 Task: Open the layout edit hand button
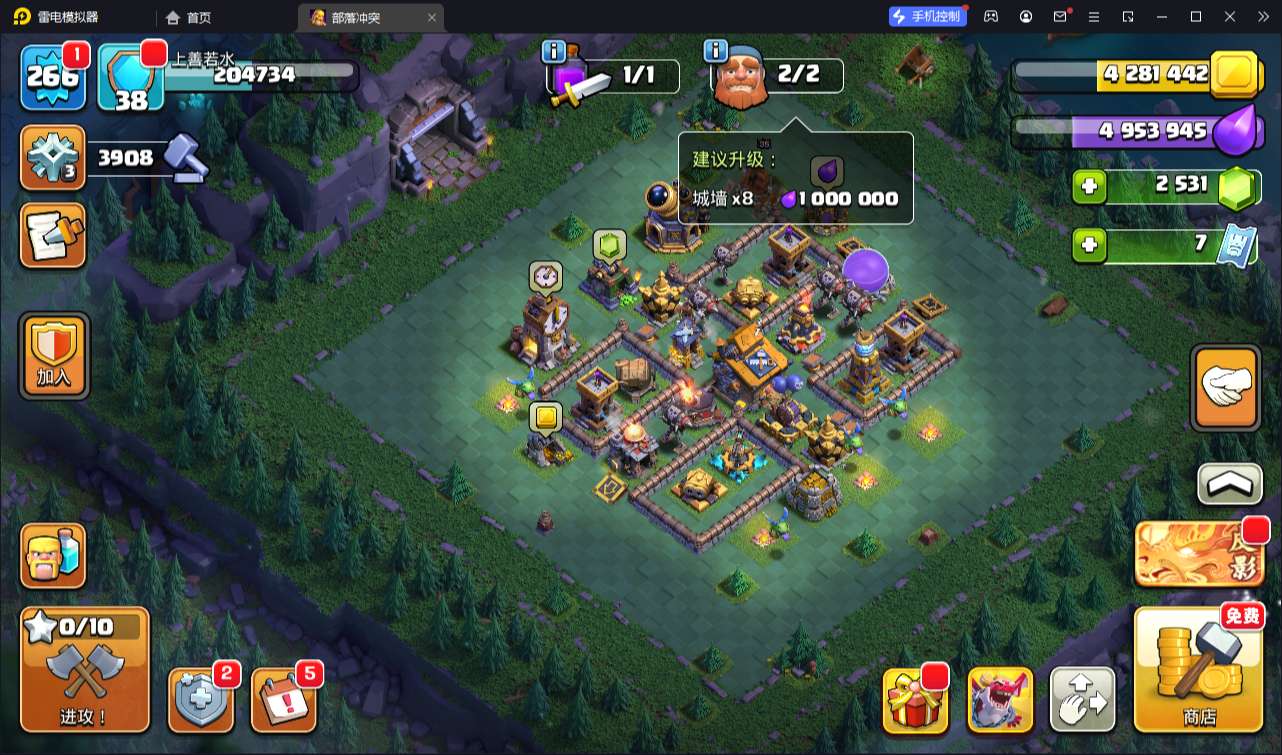coord(1082,699)
